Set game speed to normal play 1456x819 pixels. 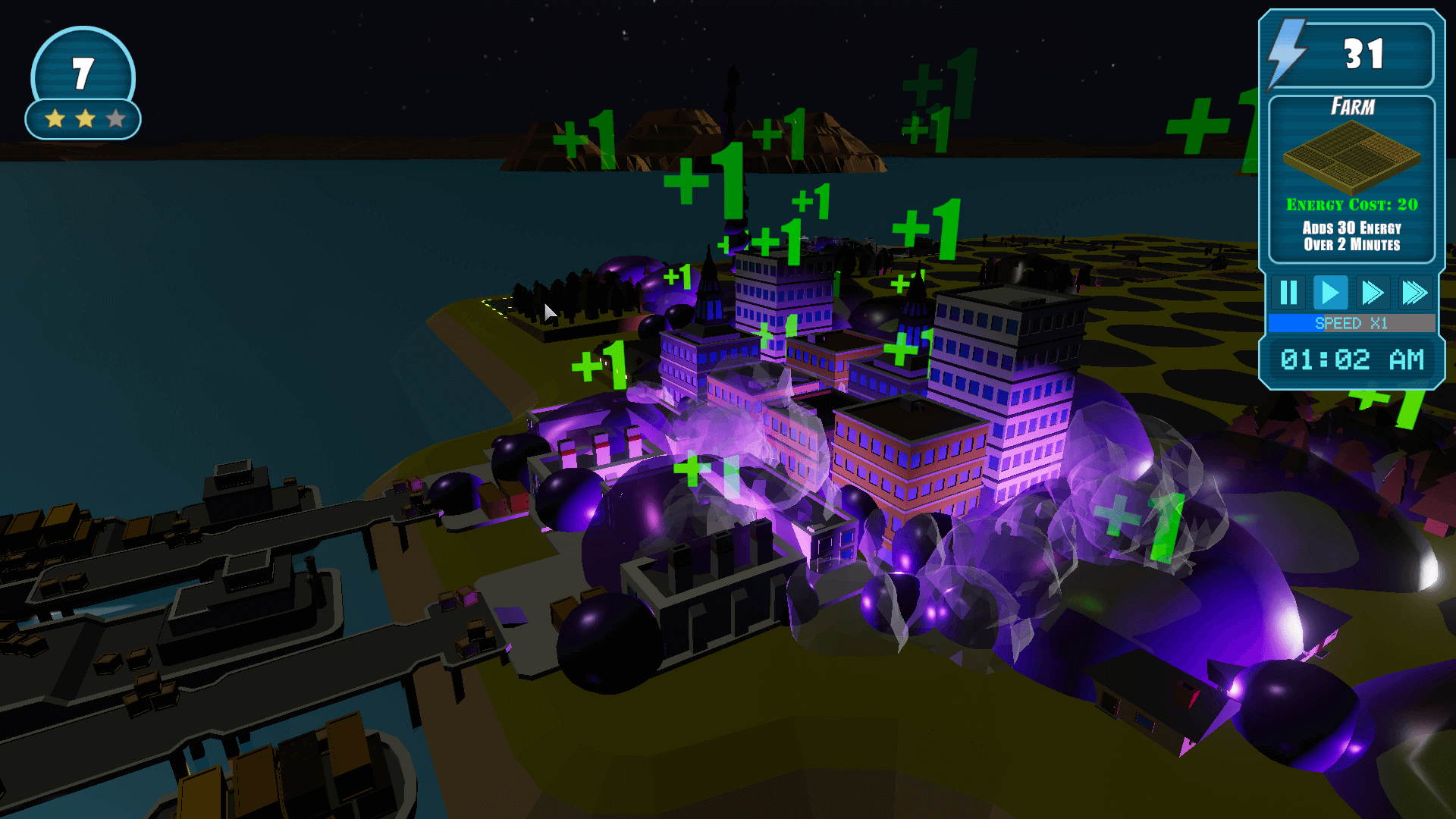[x=1330, y=292]
